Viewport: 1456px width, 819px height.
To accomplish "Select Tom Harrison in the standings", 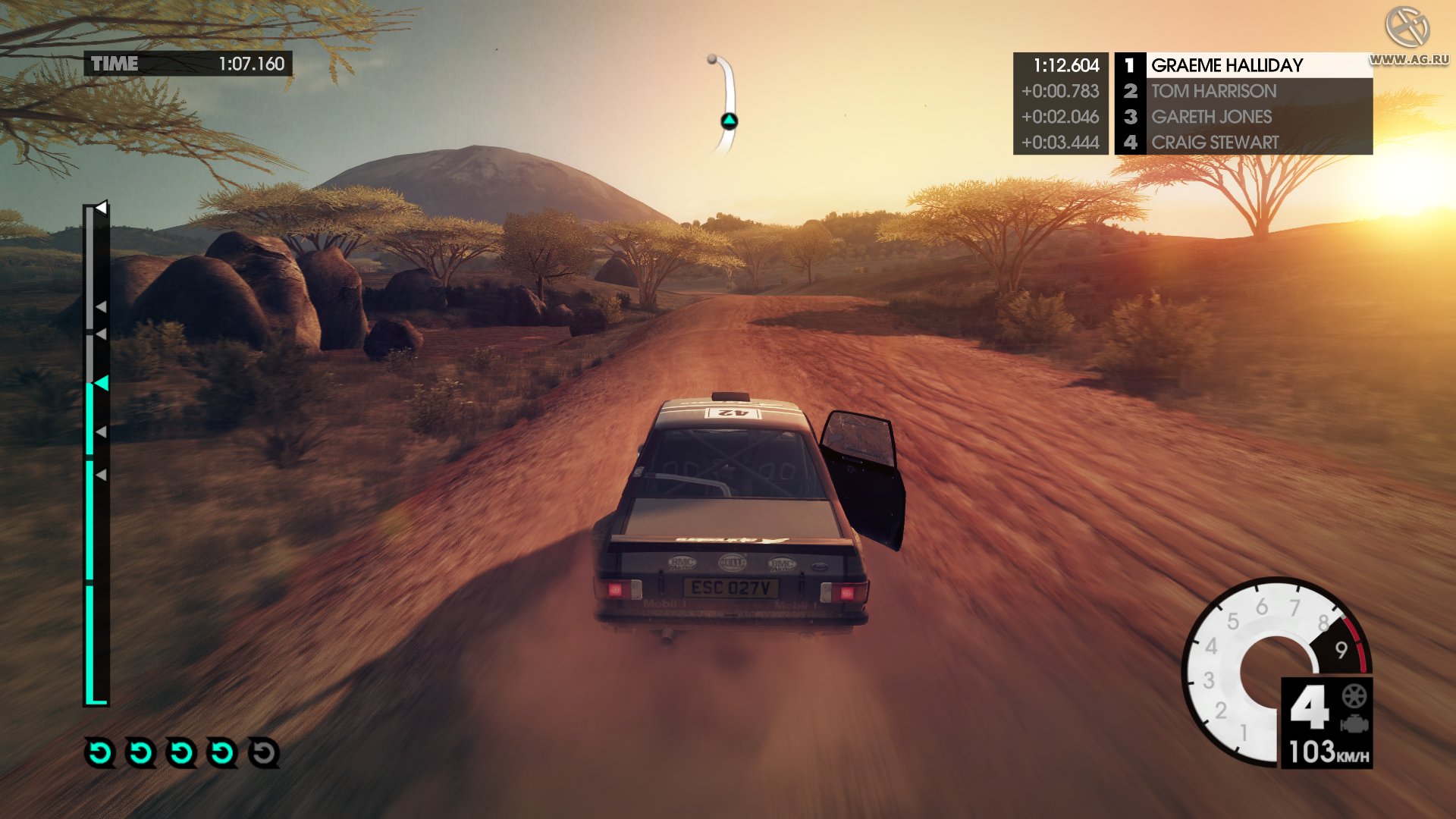I will tap(1244, 91).
